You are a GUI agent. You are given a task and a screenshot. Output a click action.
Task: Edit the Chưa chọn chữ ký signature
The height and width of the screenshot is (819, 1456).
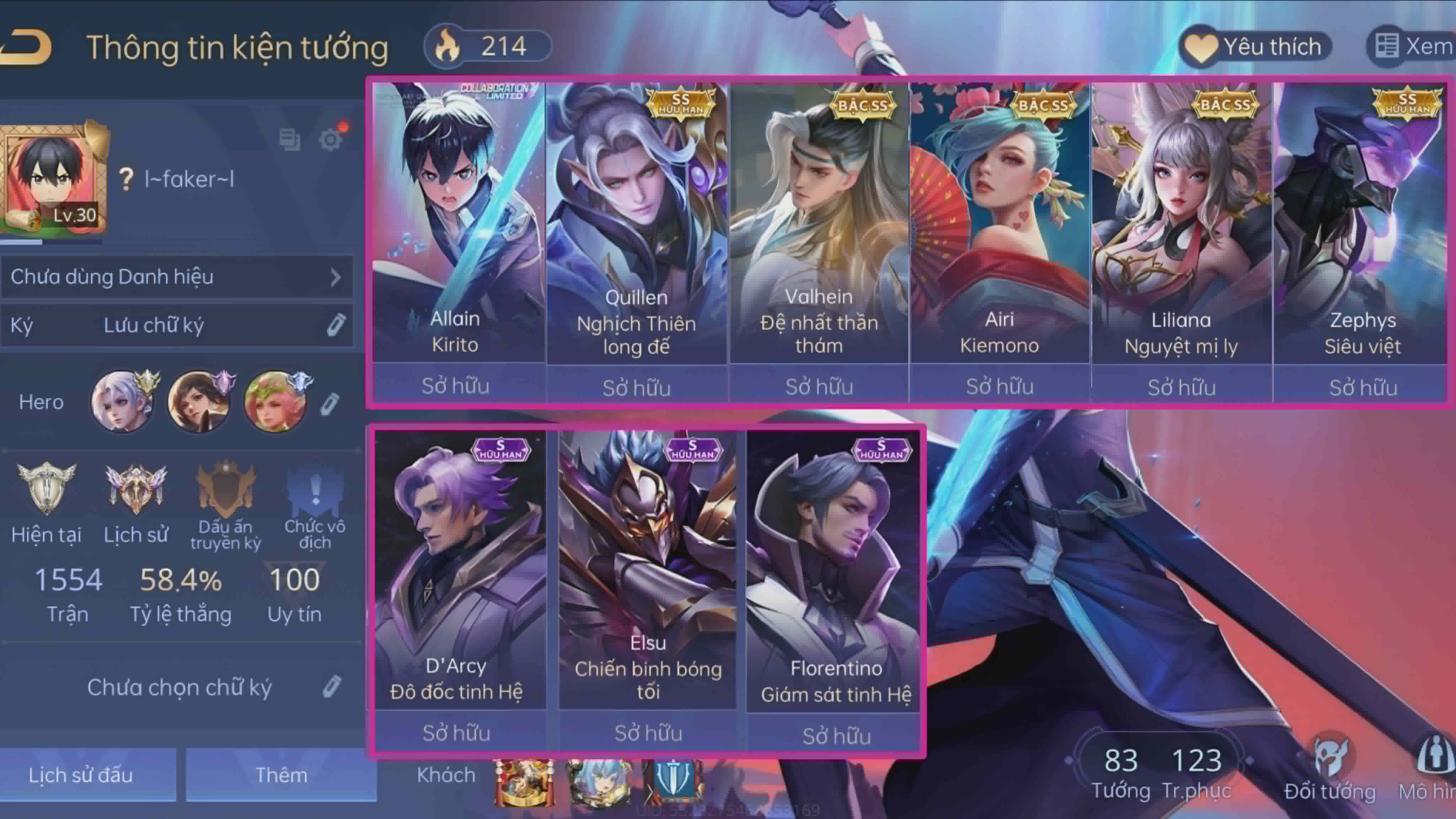(332, 687)
